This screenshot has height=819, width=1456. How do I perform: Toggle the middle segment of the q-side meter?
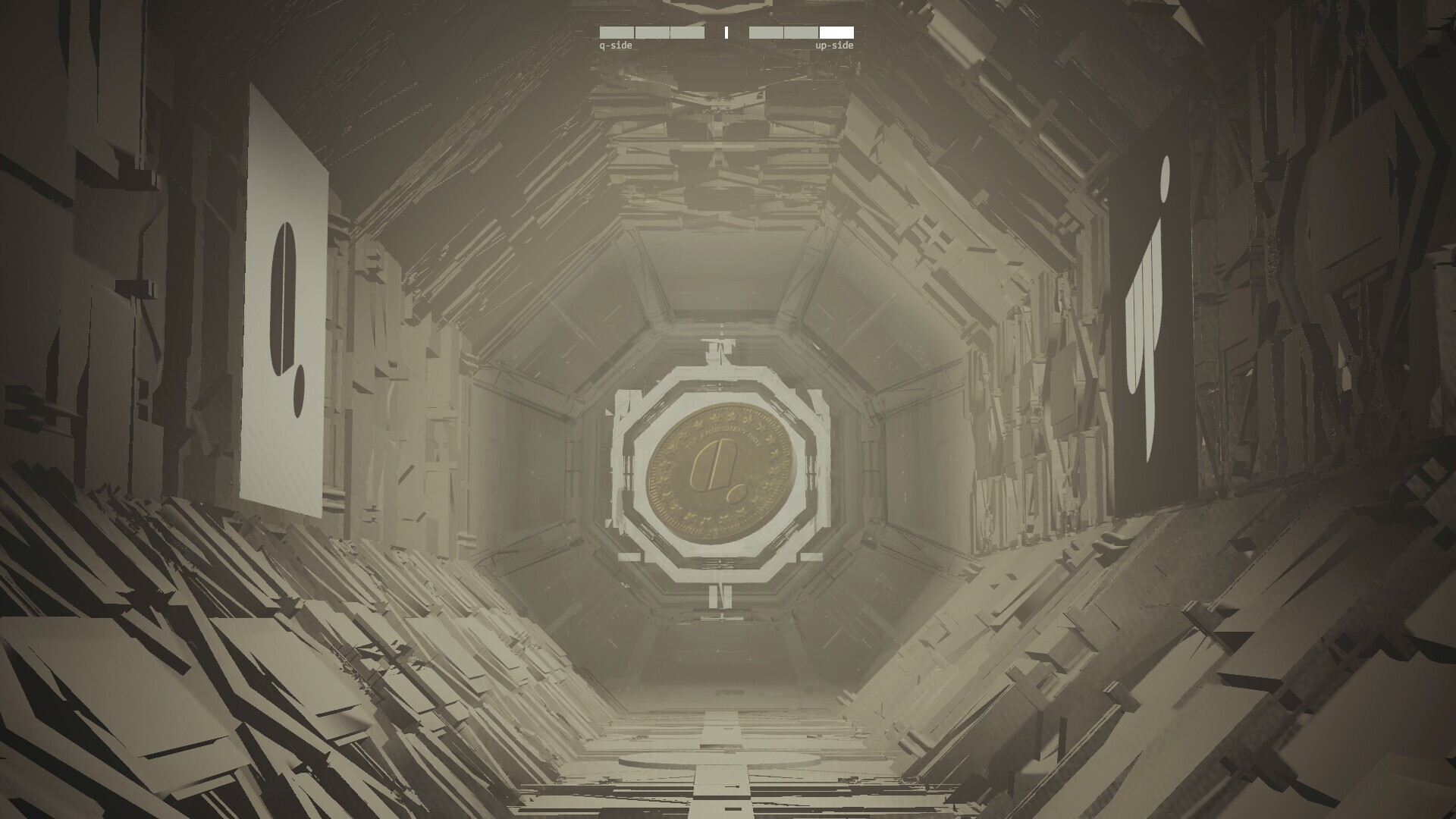coord(652,33)
